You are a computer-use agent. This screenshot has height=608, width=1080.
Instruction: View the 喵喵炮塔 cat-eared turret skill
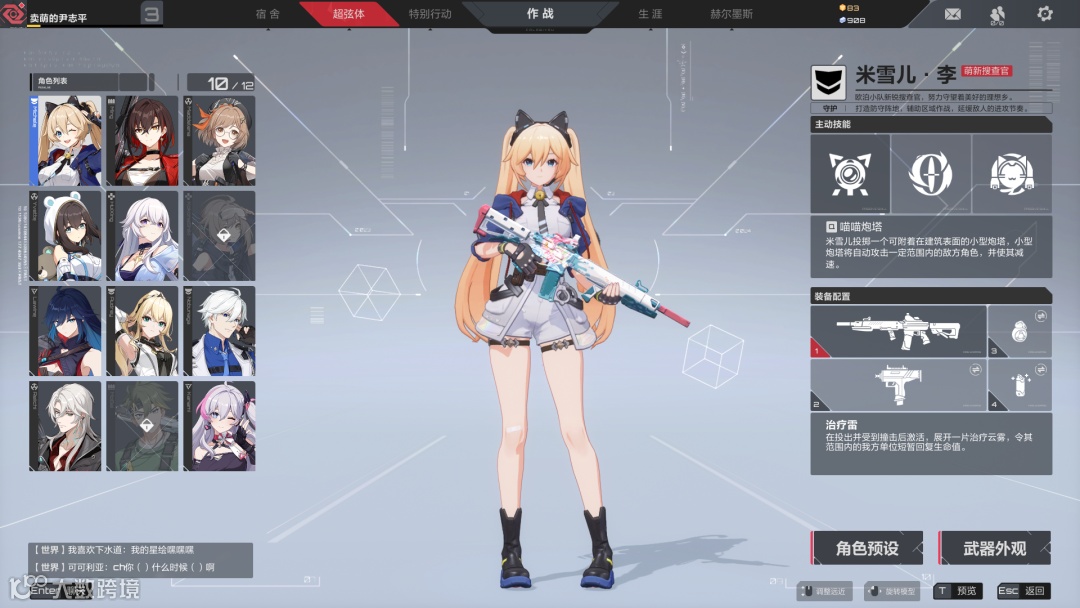click(x=849, y=174)
